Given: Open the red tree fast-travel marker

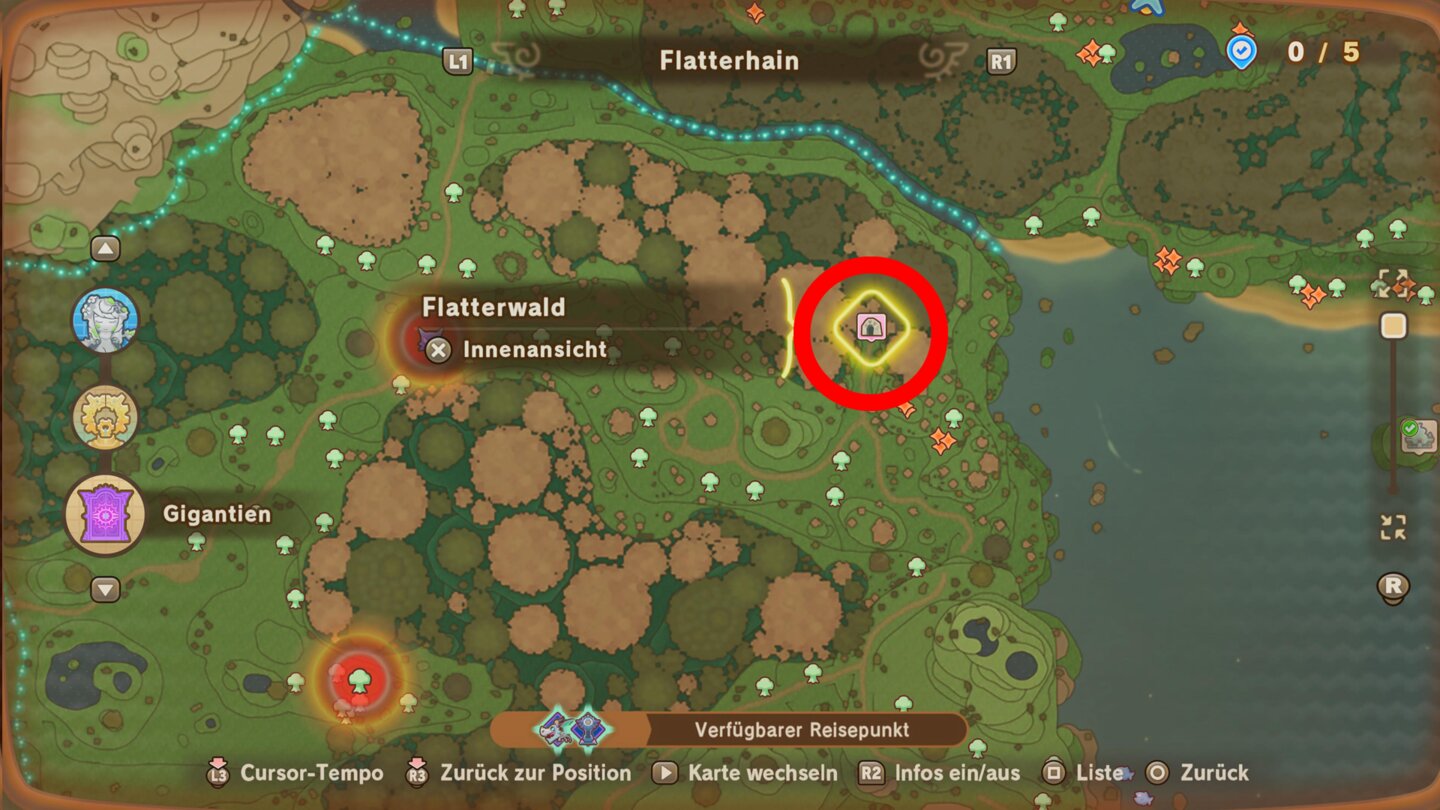Looking at the screenshot, I should 358,682.
